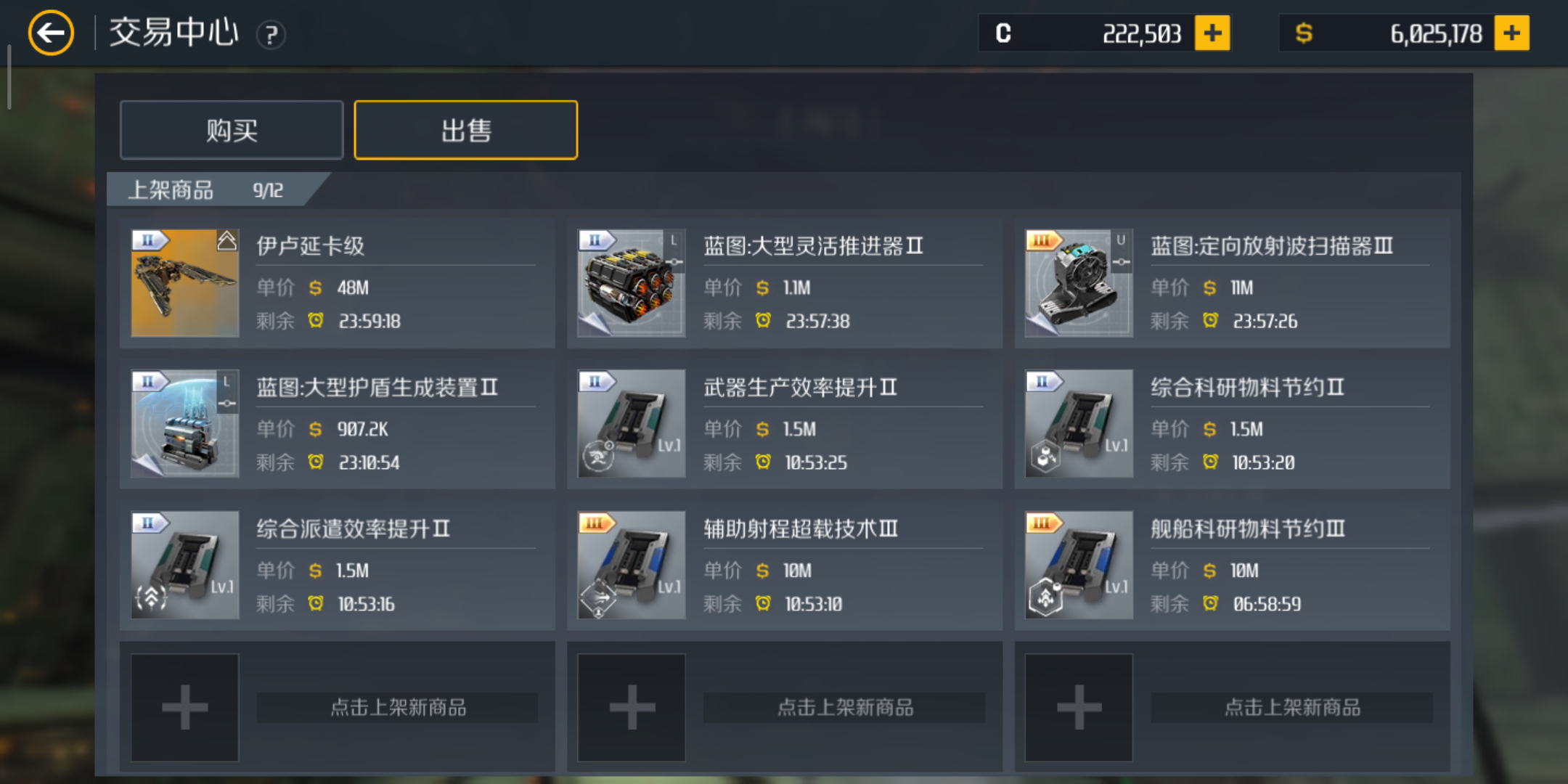Expand details of 蓝图:大型灵活推进器Ⅱ listing
The width and height of the screenshot is (1568, 784).
[784, 283]
